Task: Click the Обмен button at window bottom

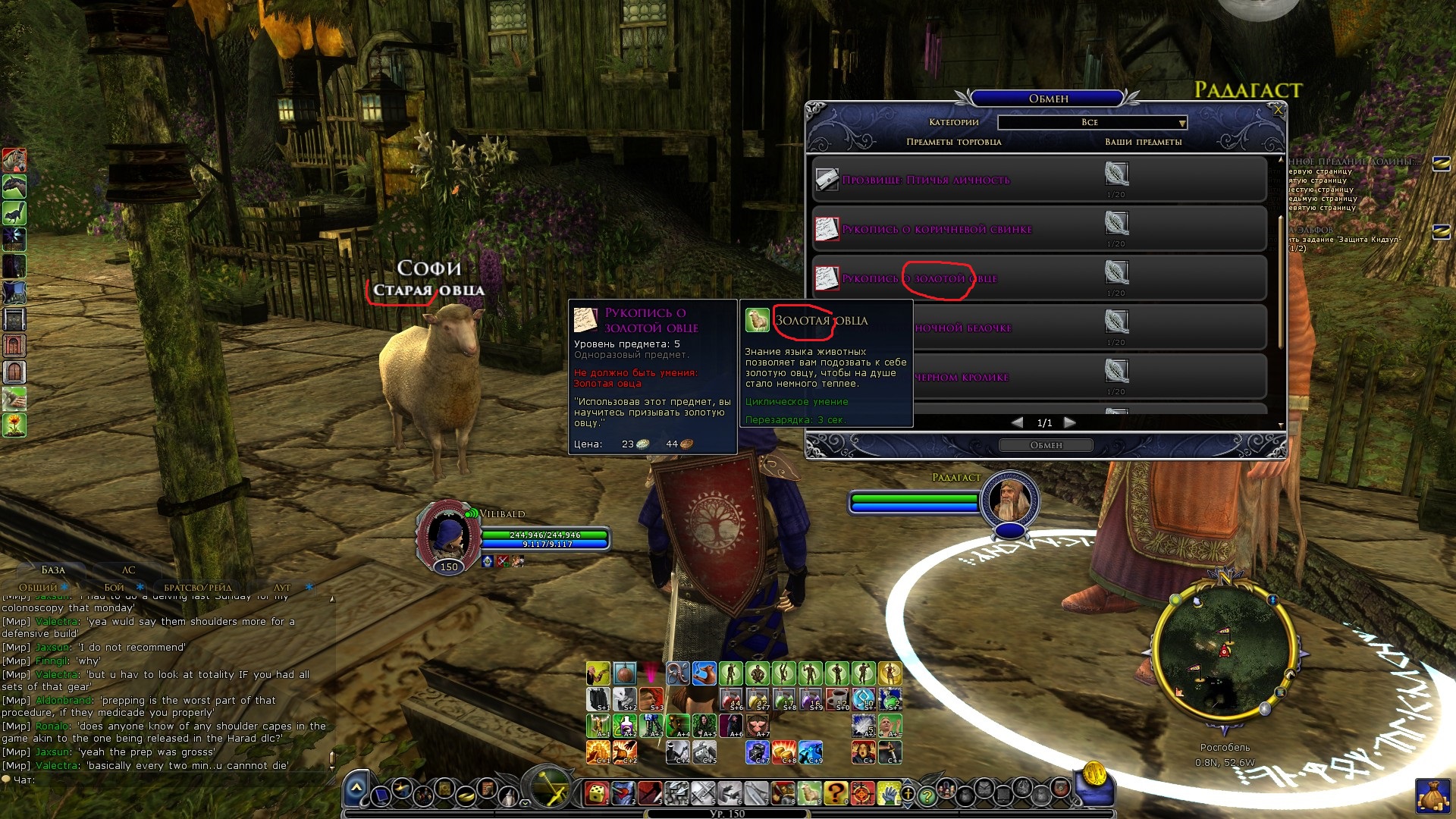Action: point(1046,445)
